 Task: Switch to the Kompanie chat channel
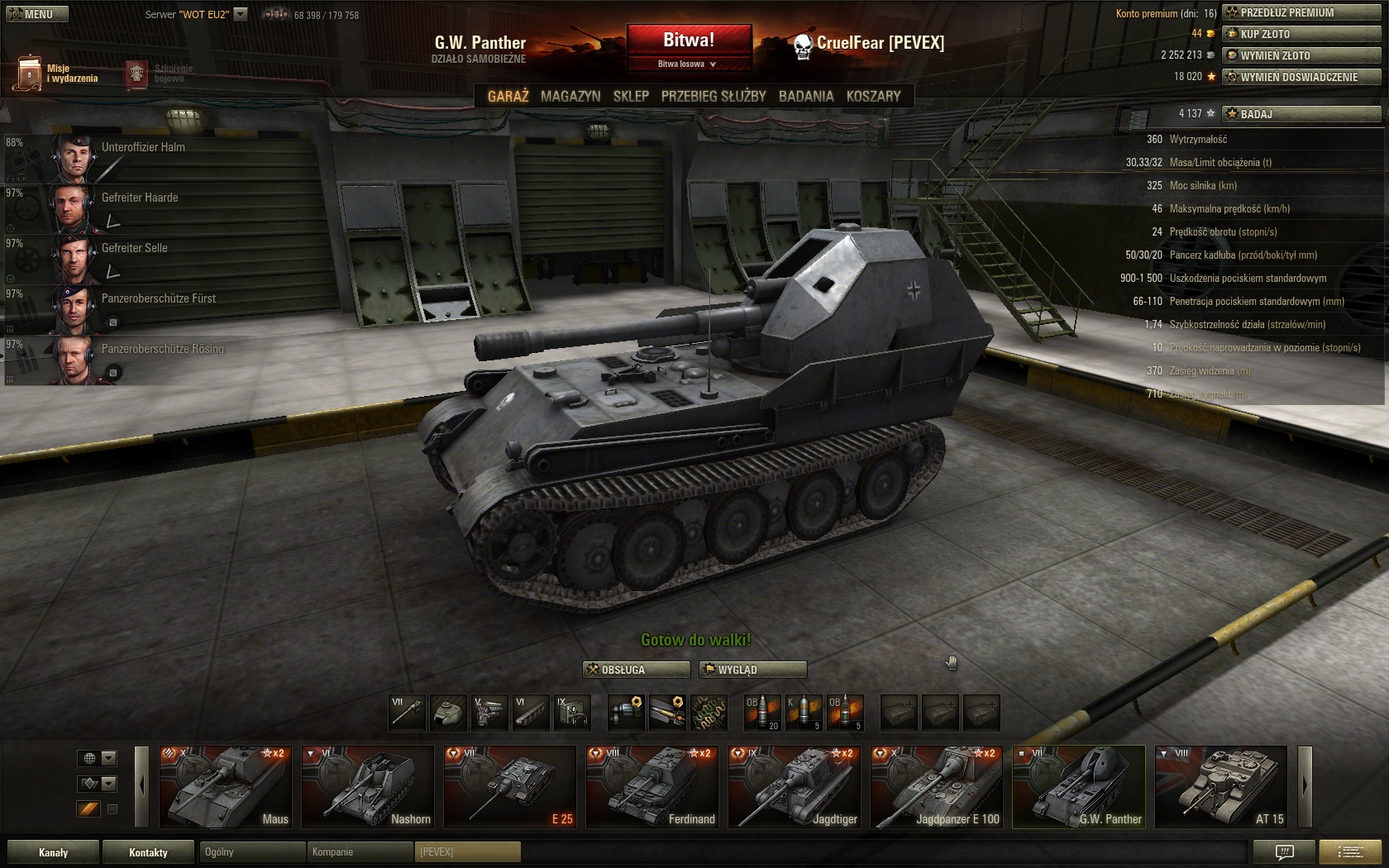coord(359,852)
